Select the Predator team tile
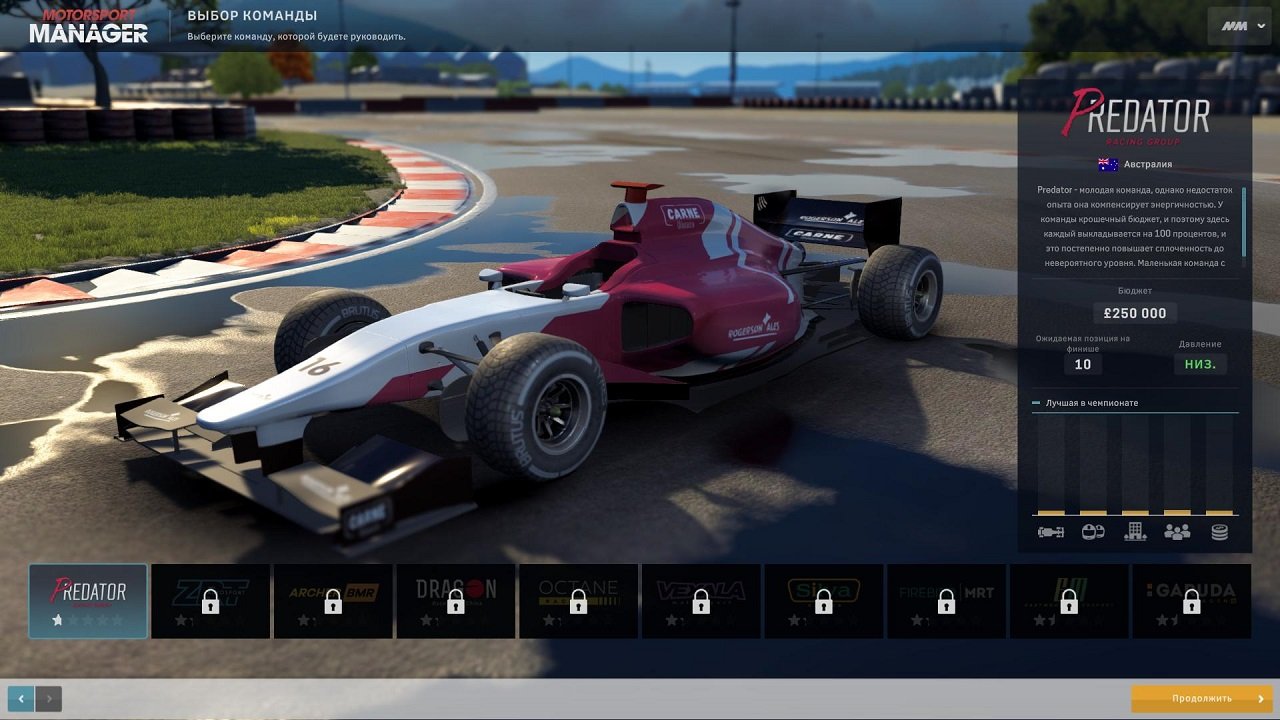The width and height of the screenshot is (1280, 720). point(88,600)
